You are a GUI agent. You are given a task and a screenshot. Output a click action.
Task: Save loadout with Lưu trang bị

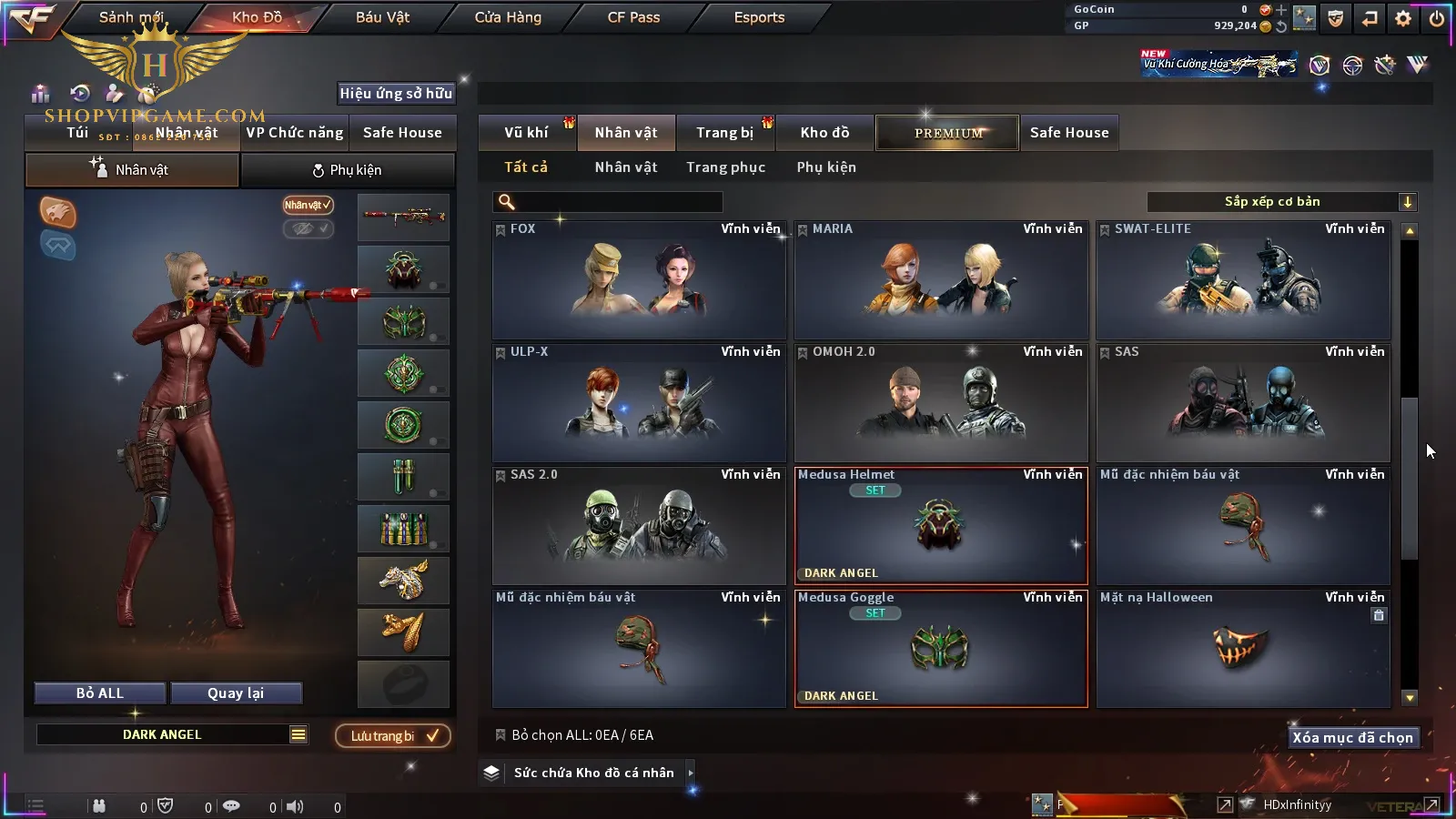(x=393, y=736)
